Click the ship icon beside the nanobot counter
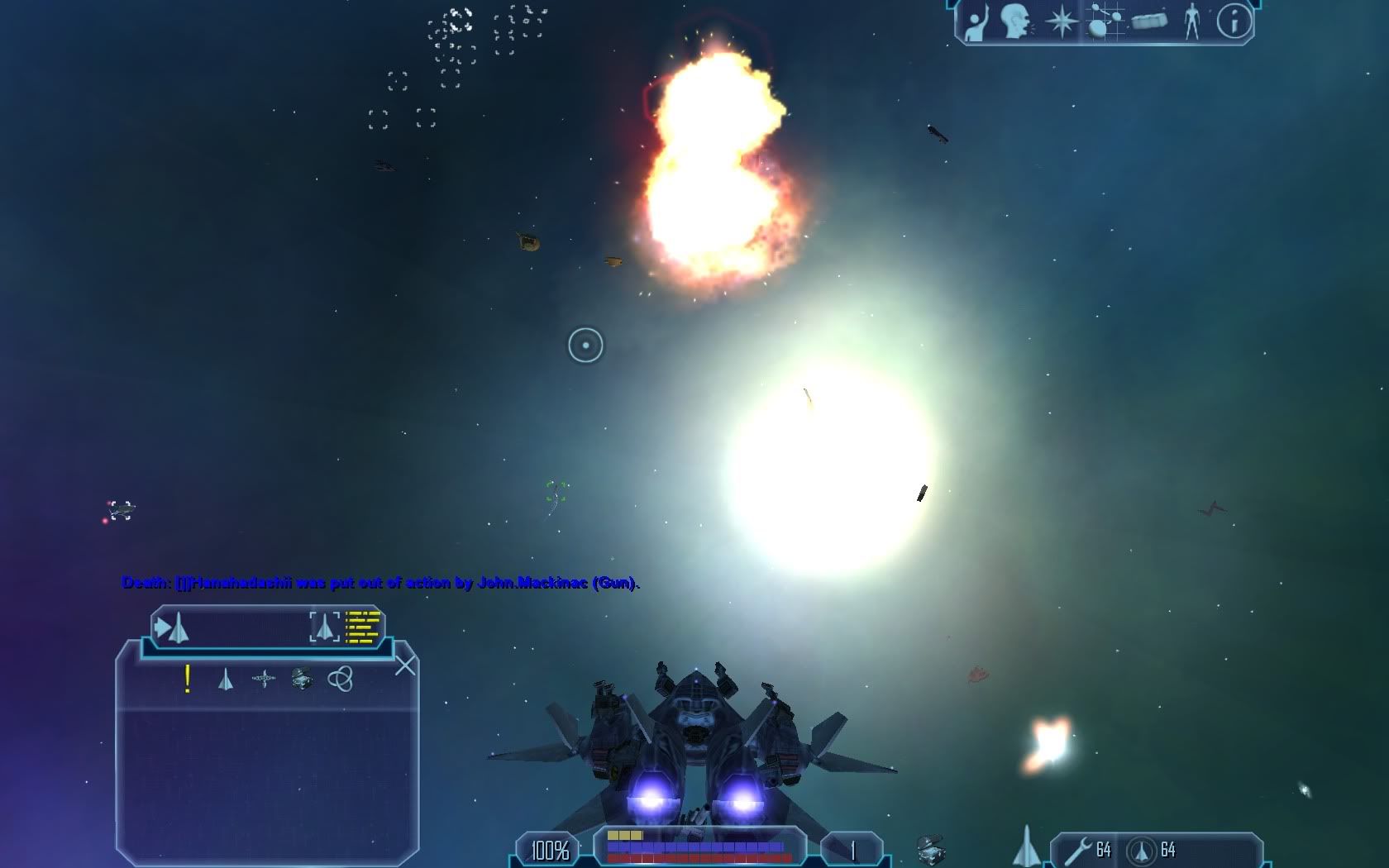 (1026, 847)
